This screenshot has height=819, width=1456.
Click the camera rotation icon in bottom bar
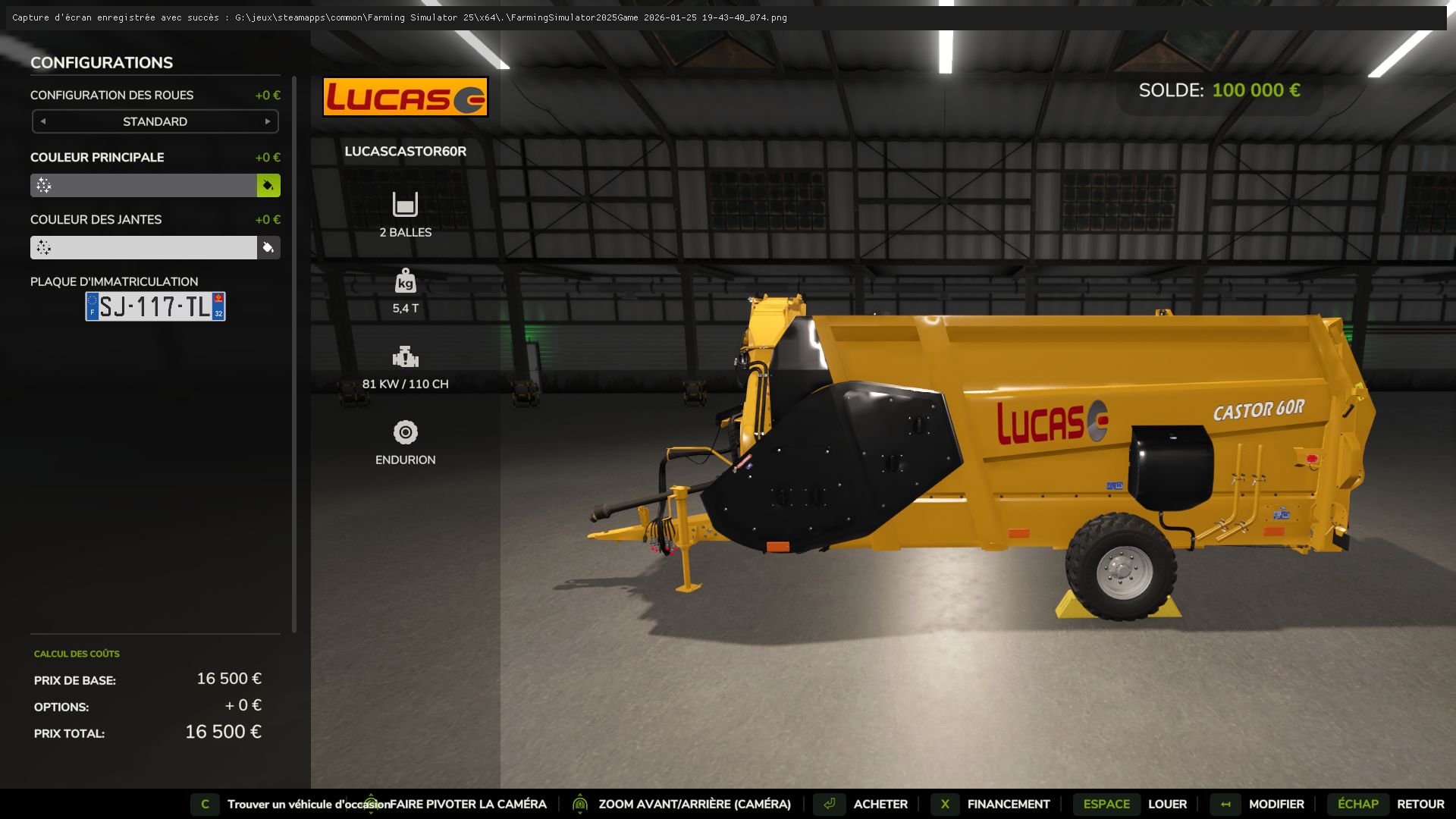pos(371,804)
